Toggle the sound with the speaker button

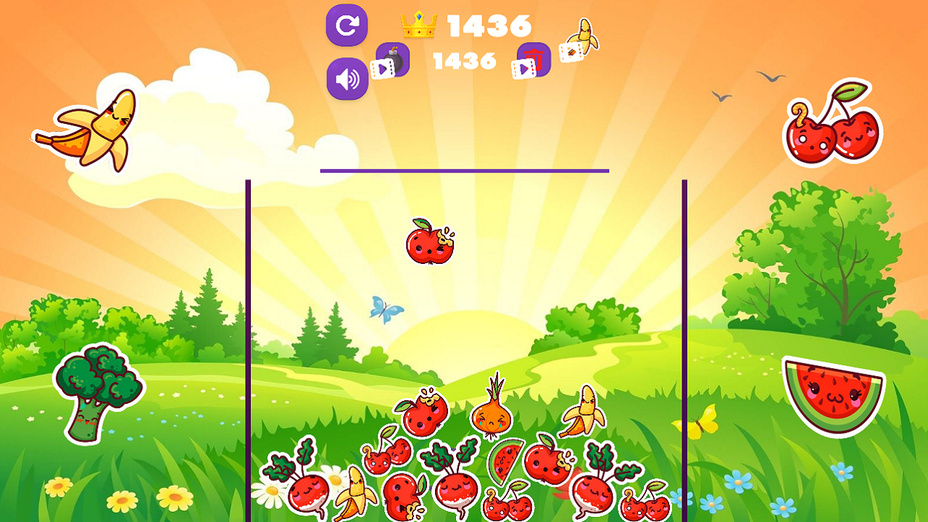click(x=347, y=79)
